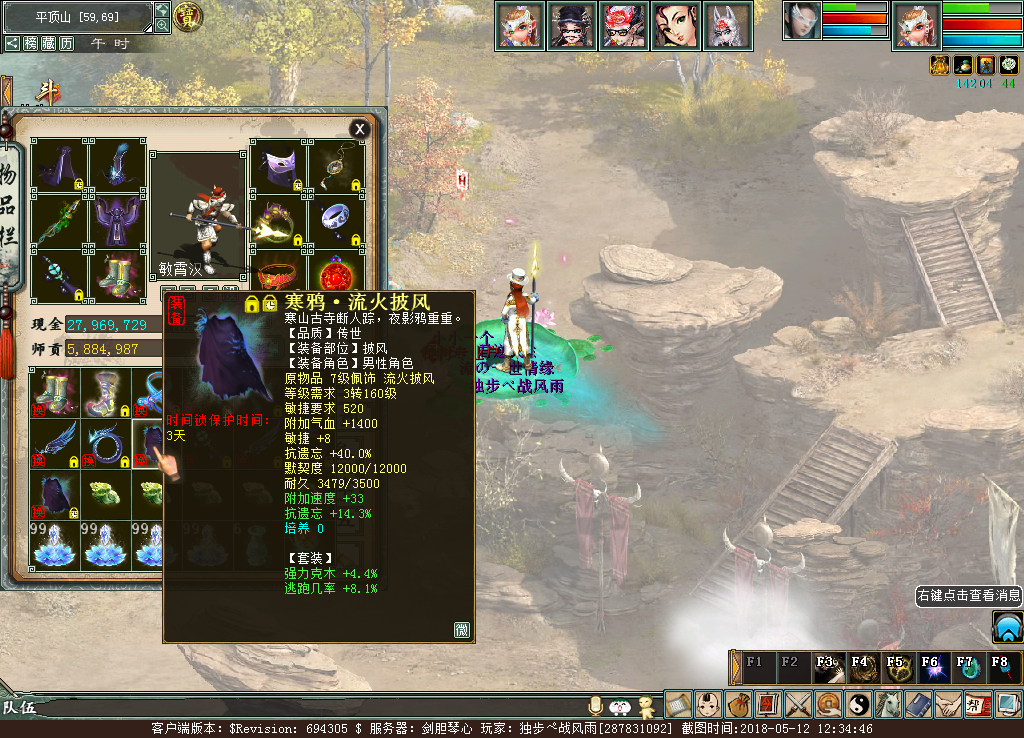
Task: Click the minimap zoom magnifier button
Action: 162,26
